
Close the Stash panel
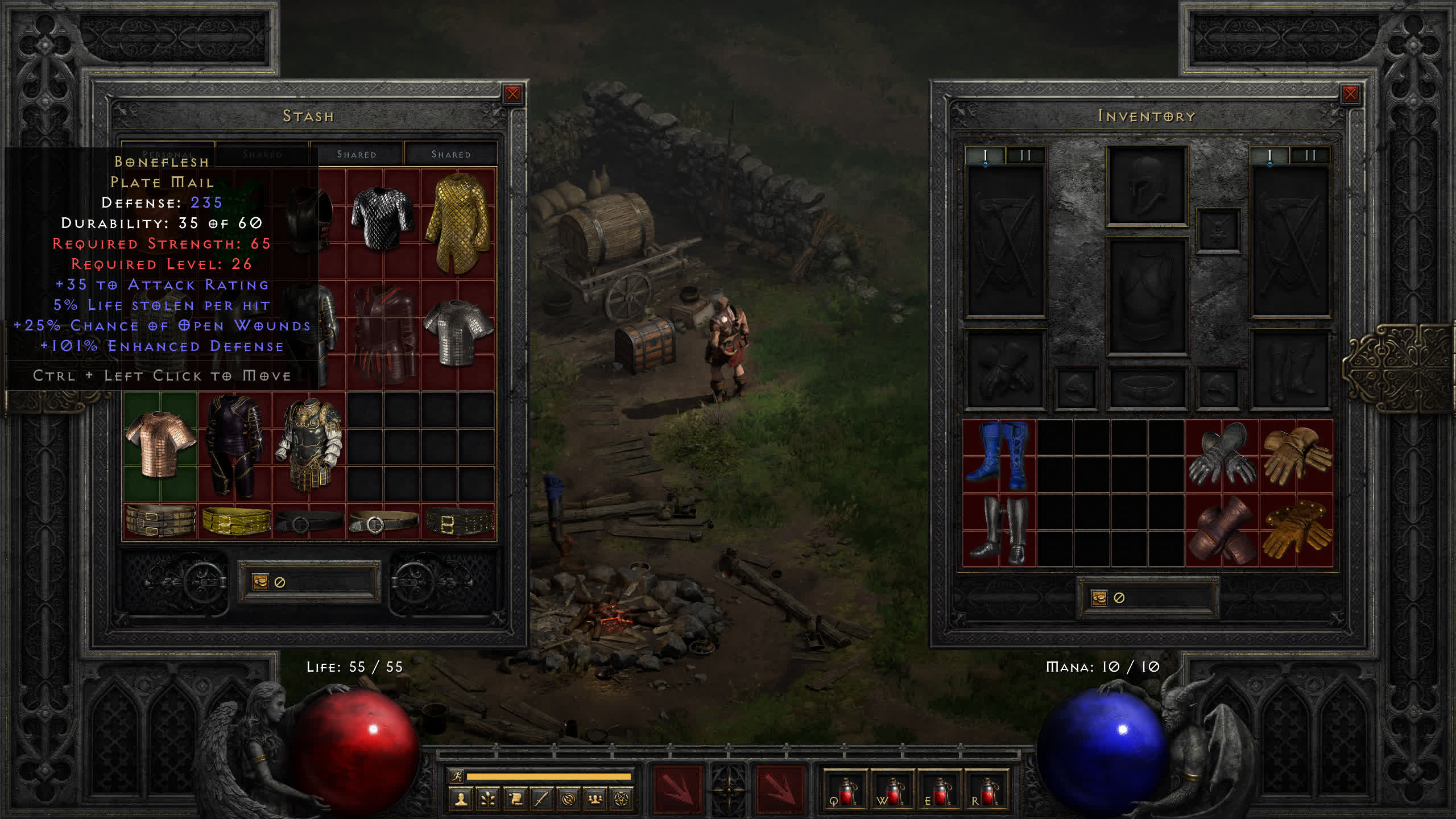pos(512,94)
